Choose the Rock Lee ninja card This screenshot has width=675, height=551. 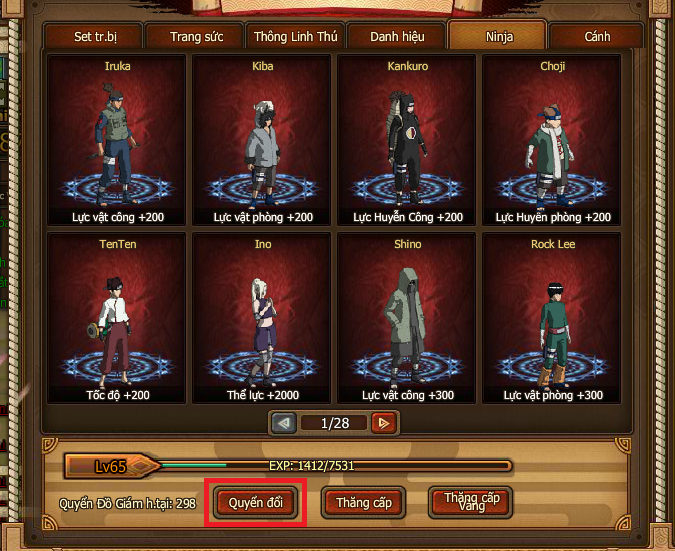[x=552, y=319]
